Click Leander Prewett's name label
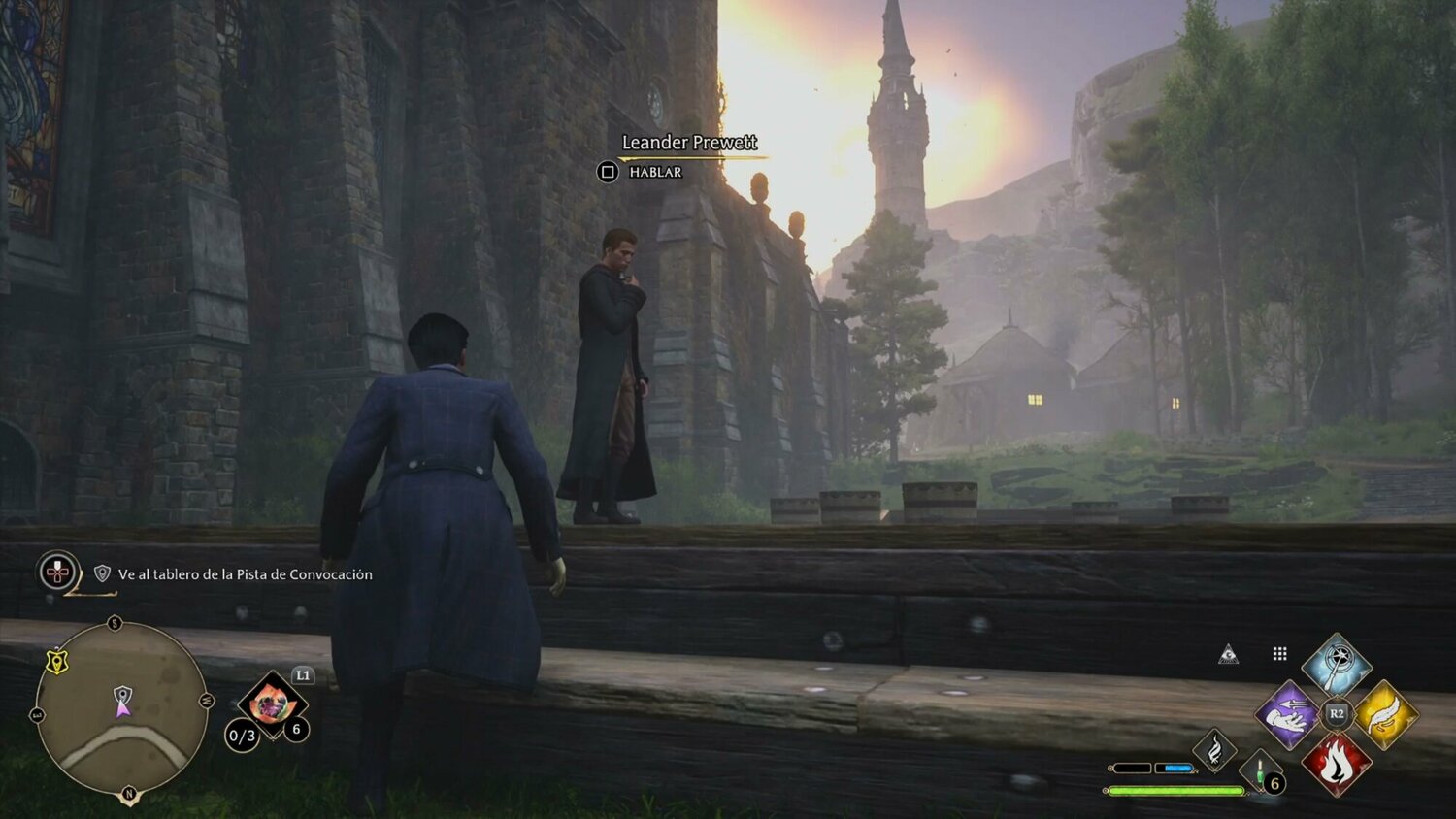 tap(689, 143)
